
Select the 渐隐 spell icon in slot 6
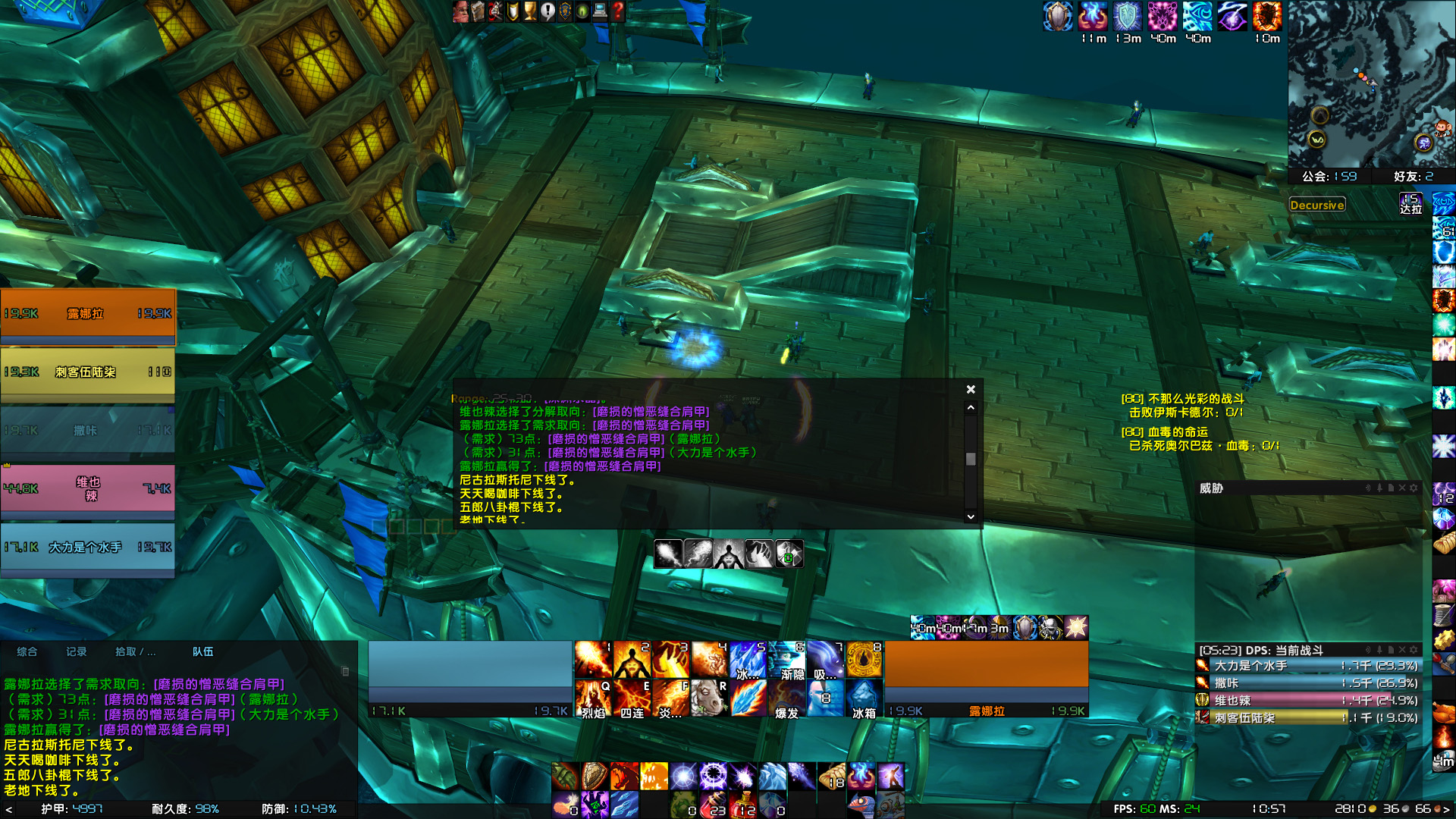pyautogui.click(x=787, y=660)
